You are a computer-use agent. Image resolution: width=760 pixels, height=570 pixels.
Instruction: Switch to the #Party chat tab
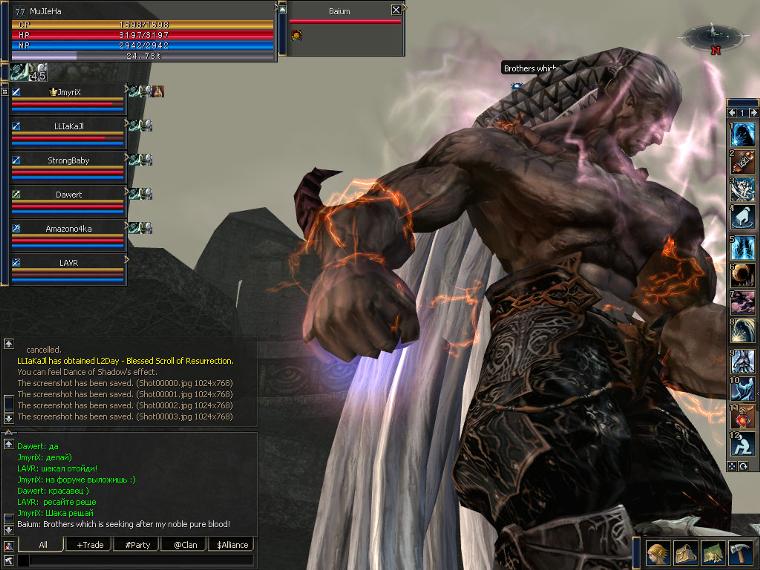(136, 545)
